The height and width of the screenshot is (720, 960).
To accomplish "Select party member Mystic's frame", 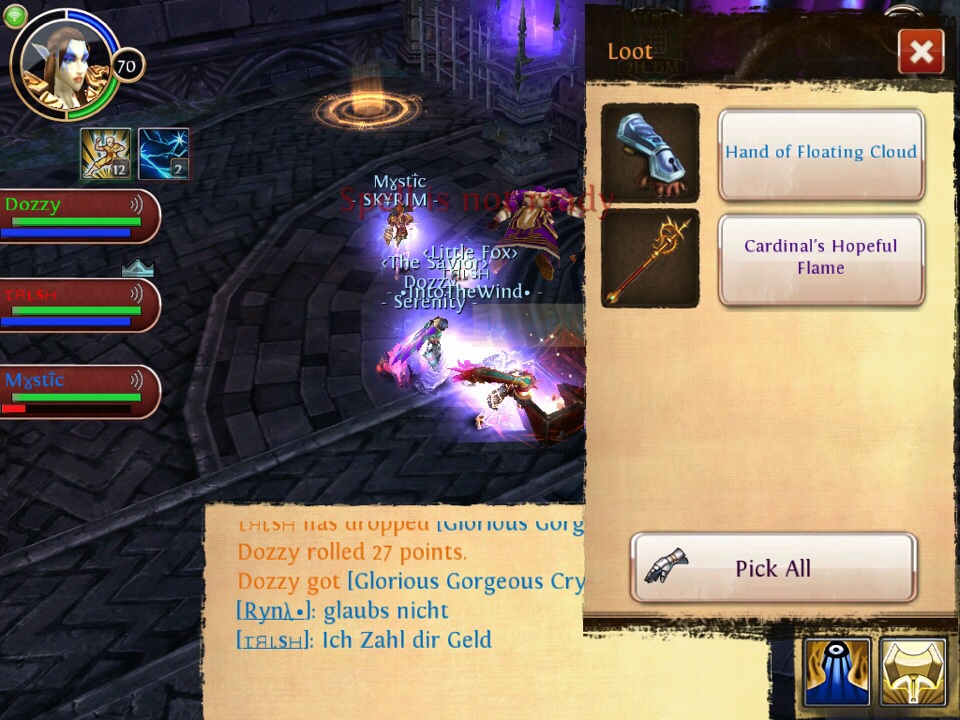I will [78, 391].
